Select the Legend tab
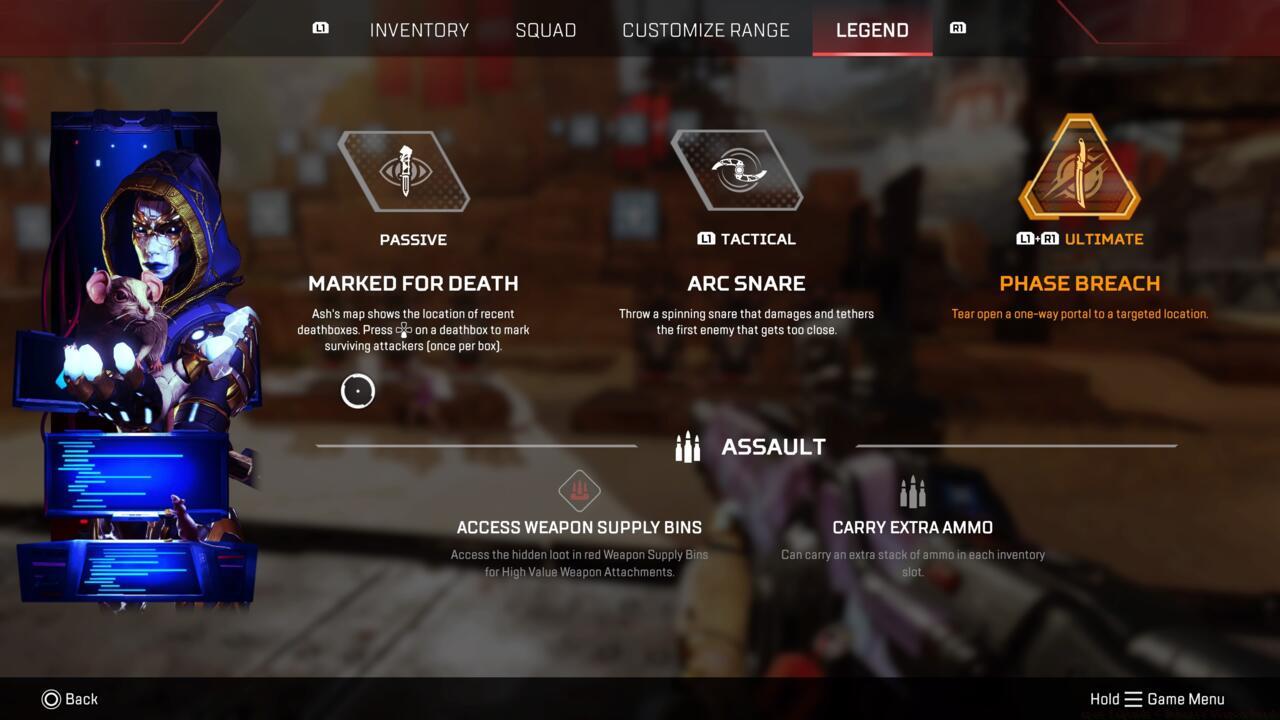This screenshot has width=1280, height=720. [x=871, y=30]
